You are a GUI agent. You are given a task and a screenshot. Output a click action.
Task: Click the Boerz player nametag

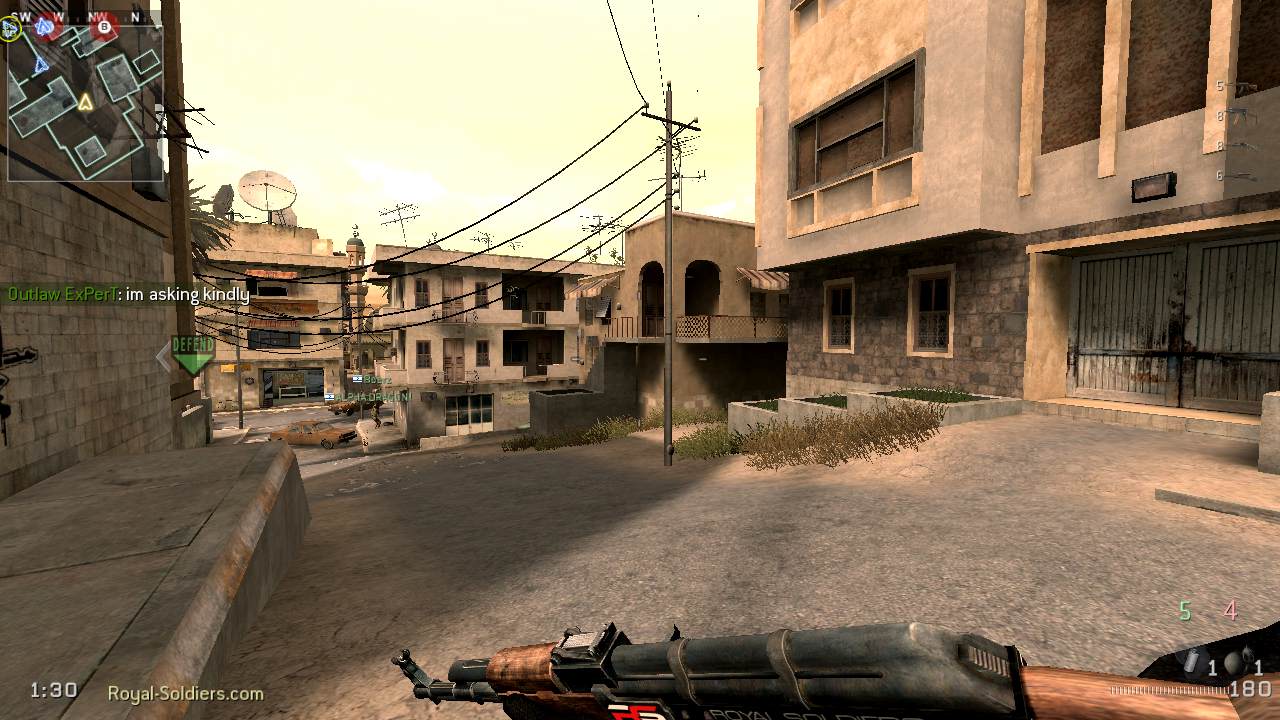378,379
